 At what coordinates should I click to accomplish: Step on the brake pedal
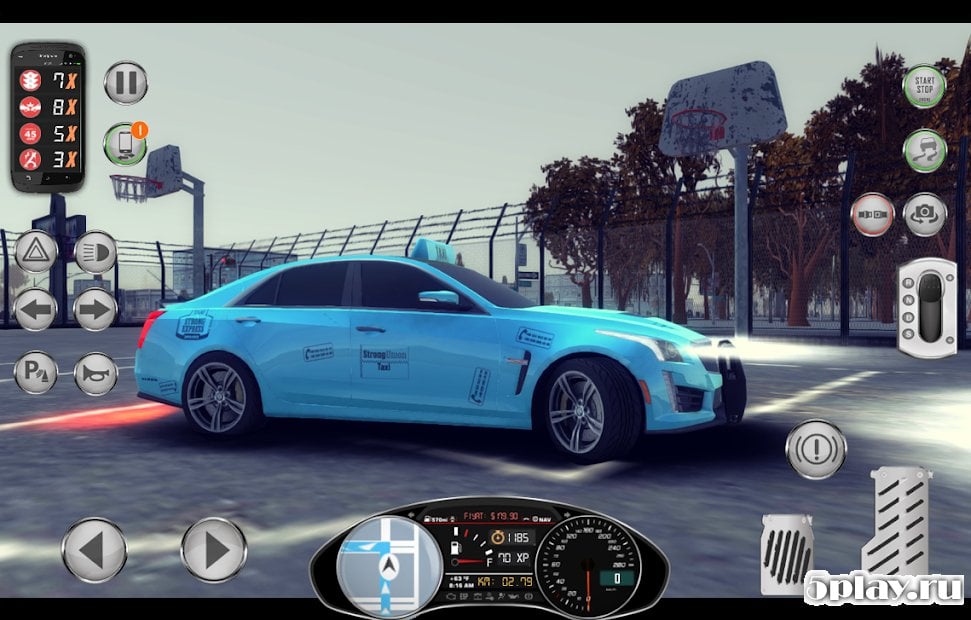point(787,554)
